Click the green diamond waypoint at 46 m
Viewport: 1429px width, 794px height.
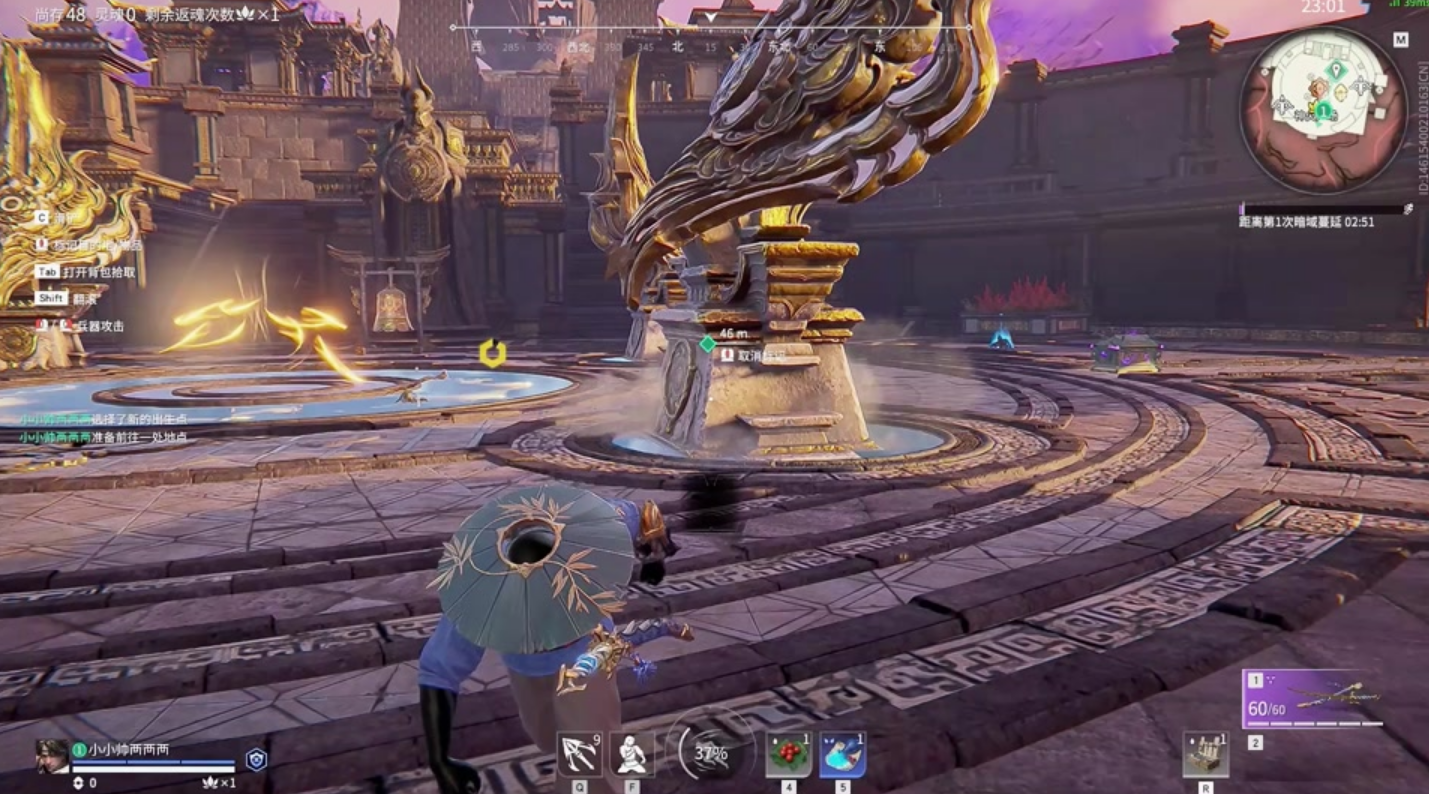point(708,342)
